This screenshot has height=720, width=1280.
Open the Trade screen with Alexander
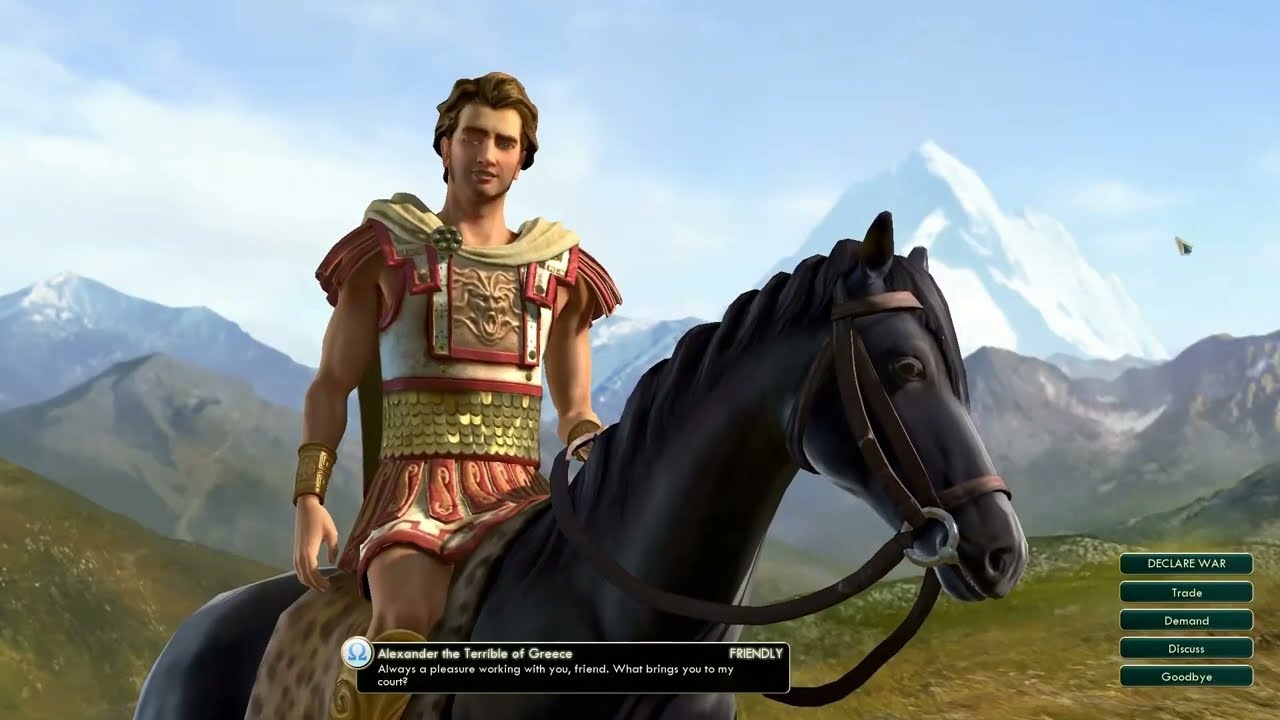tap(1186, 592)
